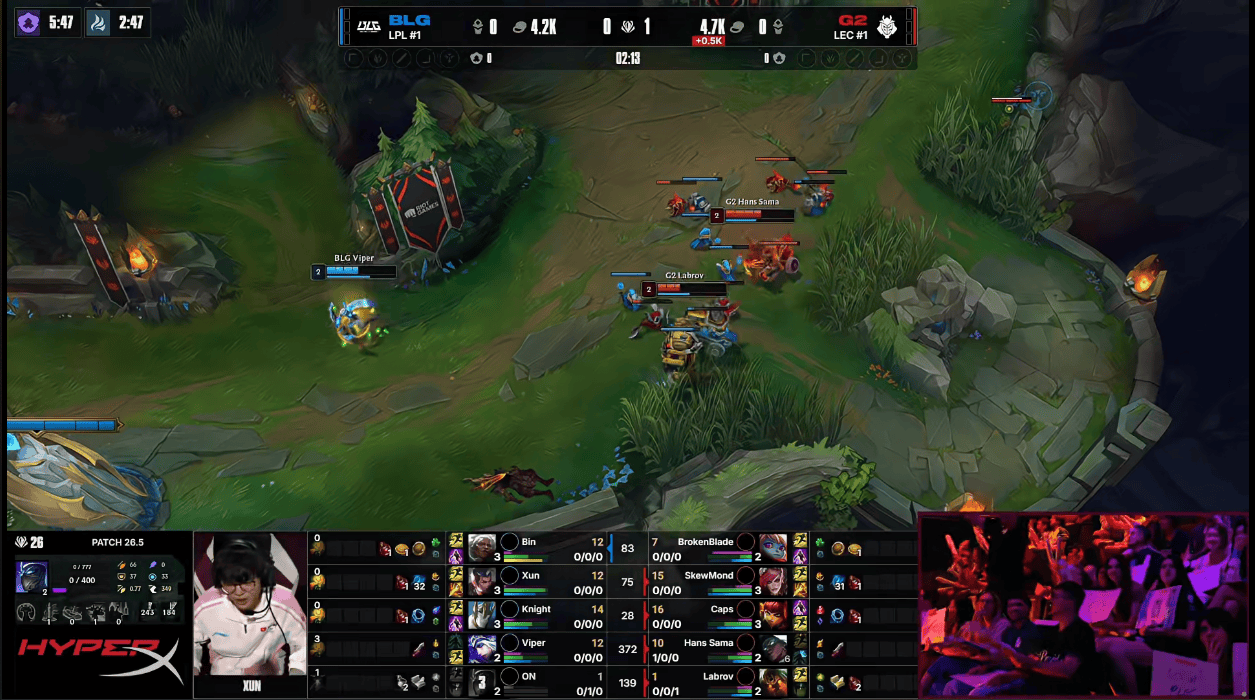1255x700 pixels.
Task: Click the purple void grub timer icon
Action: click(x=29, y=22)
